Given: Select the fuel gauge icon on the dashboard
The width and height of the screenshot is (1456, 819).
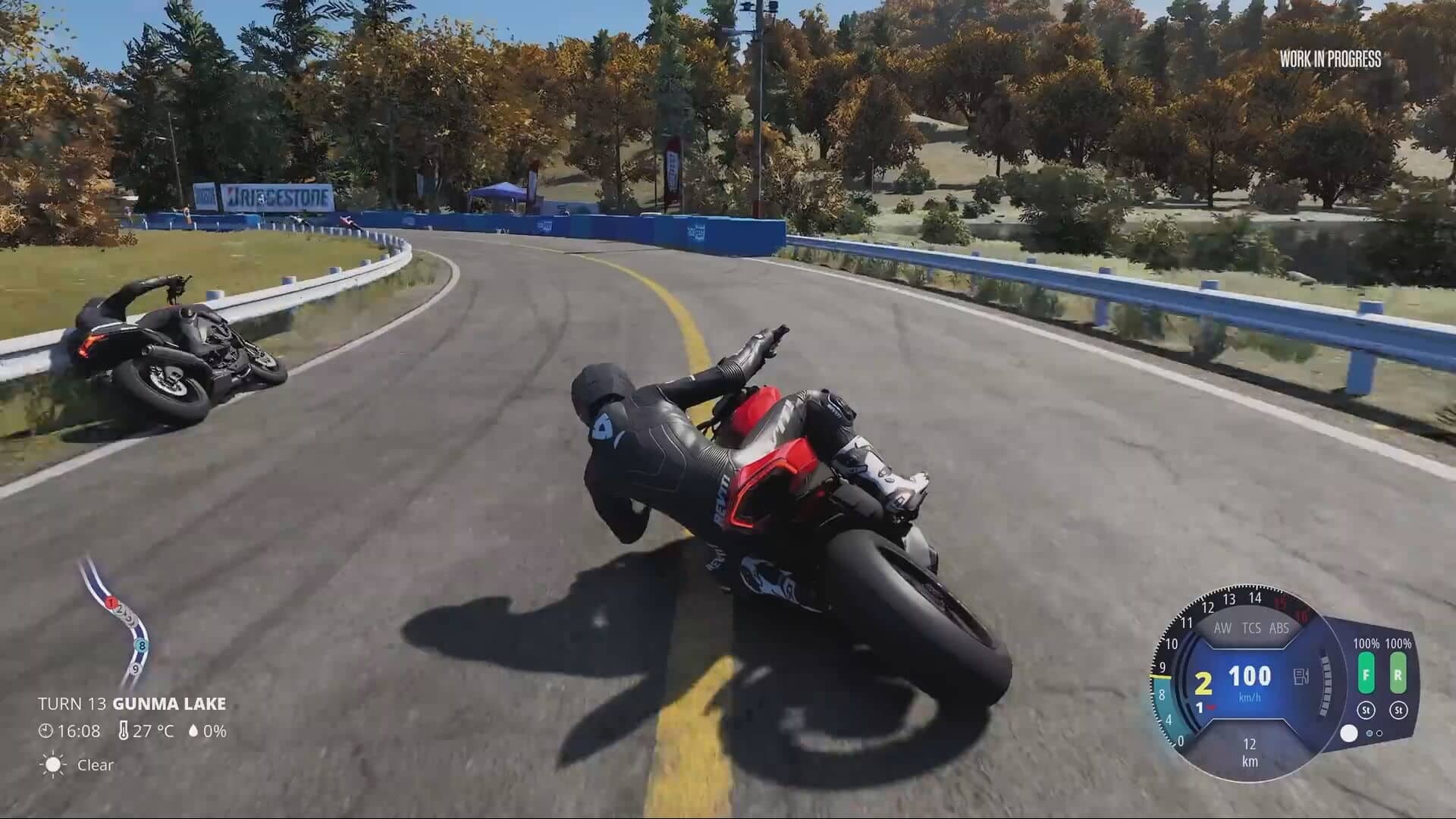Looking at the screenshot, I should [1301, 676].
